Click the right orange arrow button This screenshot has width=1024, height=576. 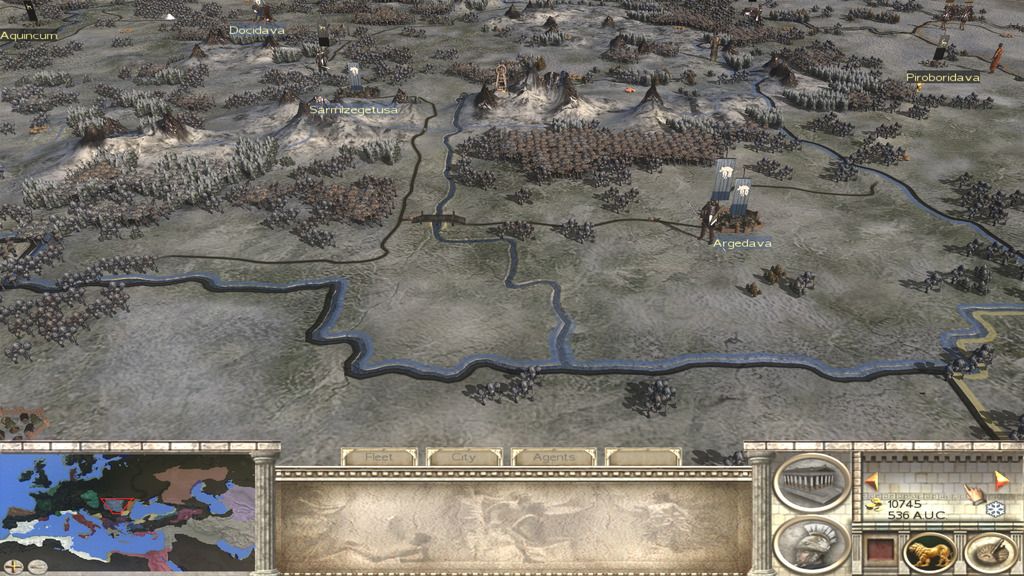[x=1001, y=477]
